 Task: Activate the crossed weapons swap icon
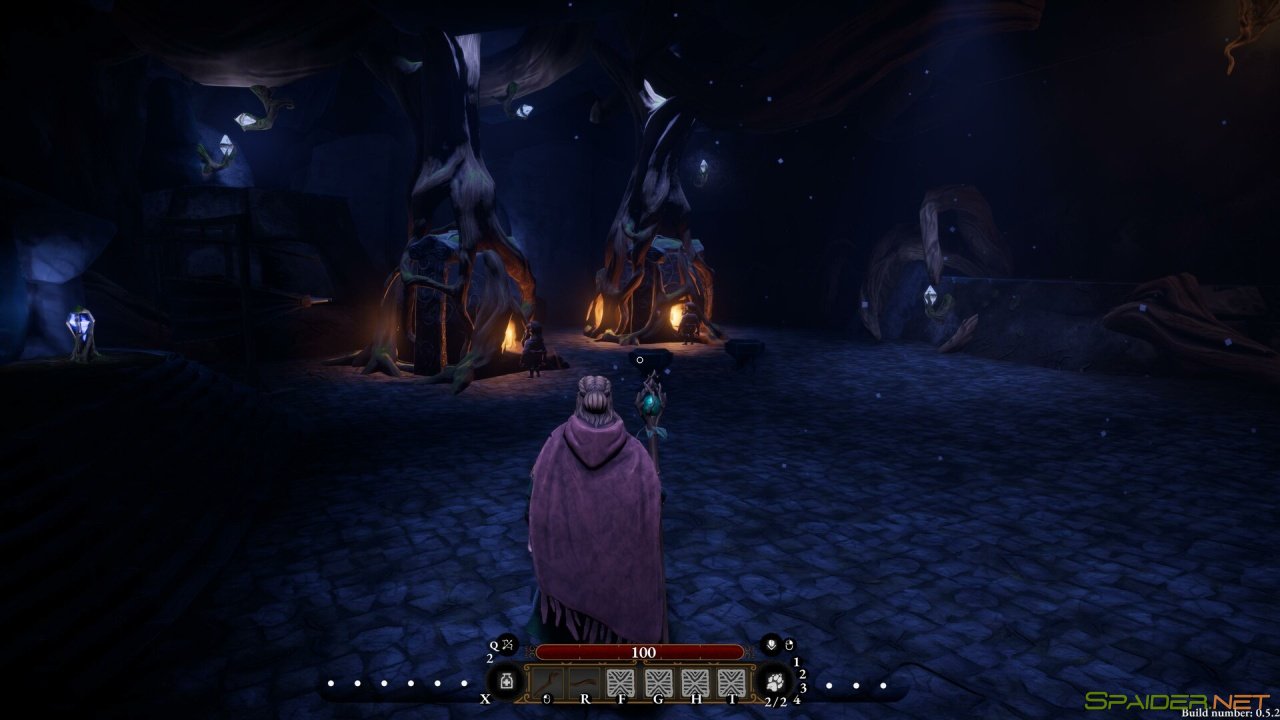pyautogui.click(x=507, y=645)
